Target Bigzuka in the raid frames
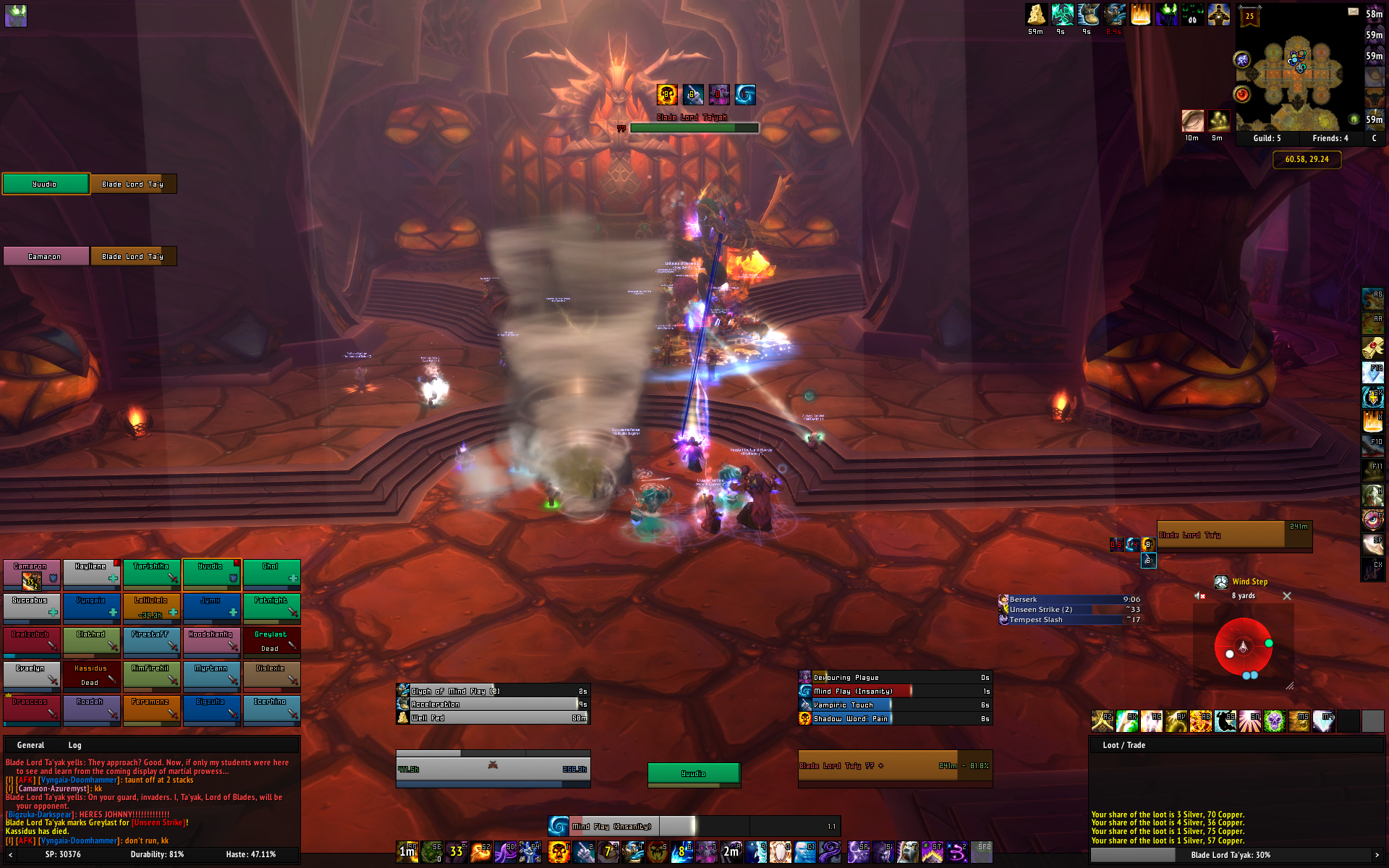 point(211,709)
